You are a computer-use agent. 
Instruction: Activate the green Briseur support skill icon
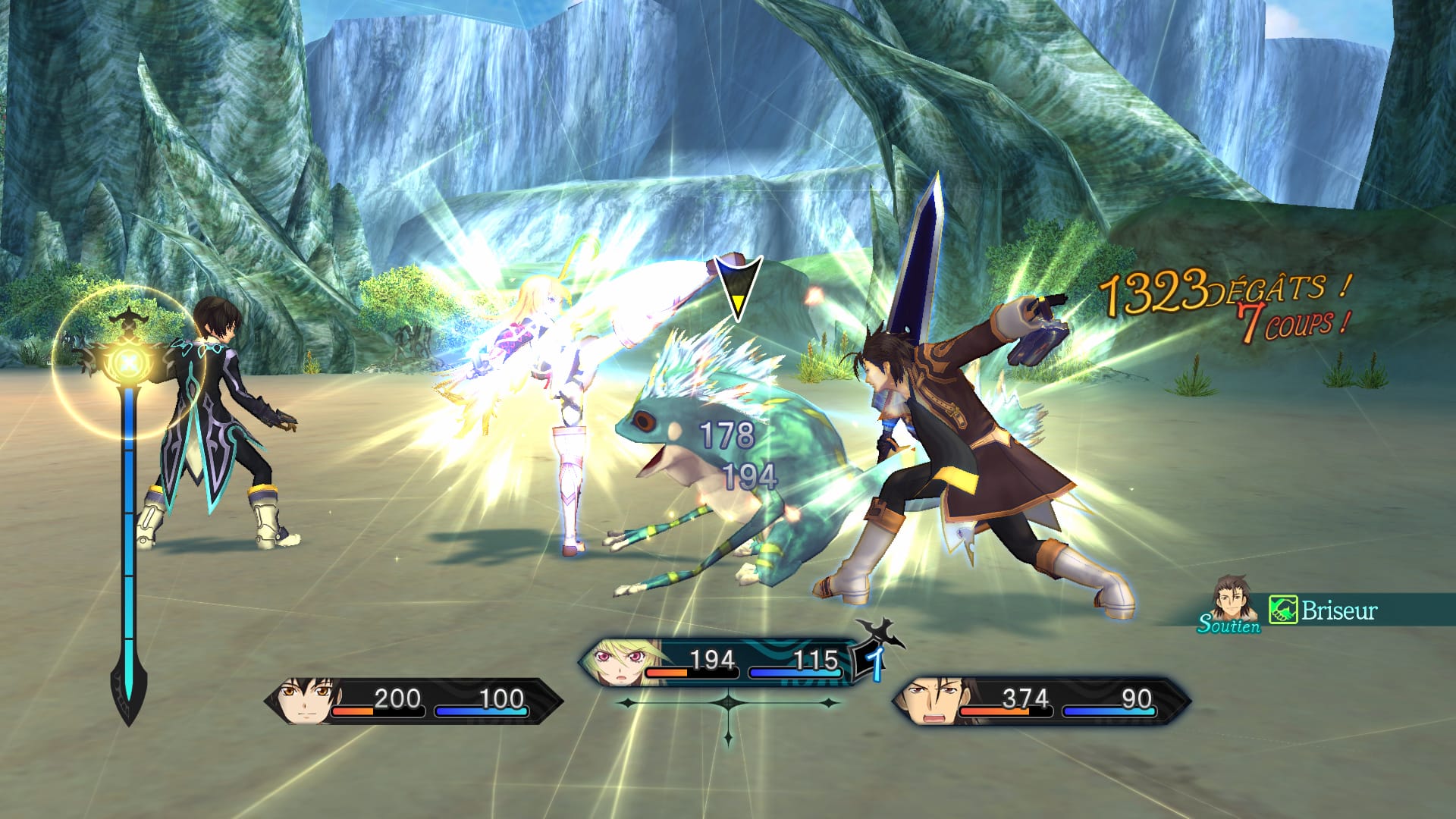click(1283, 610)
